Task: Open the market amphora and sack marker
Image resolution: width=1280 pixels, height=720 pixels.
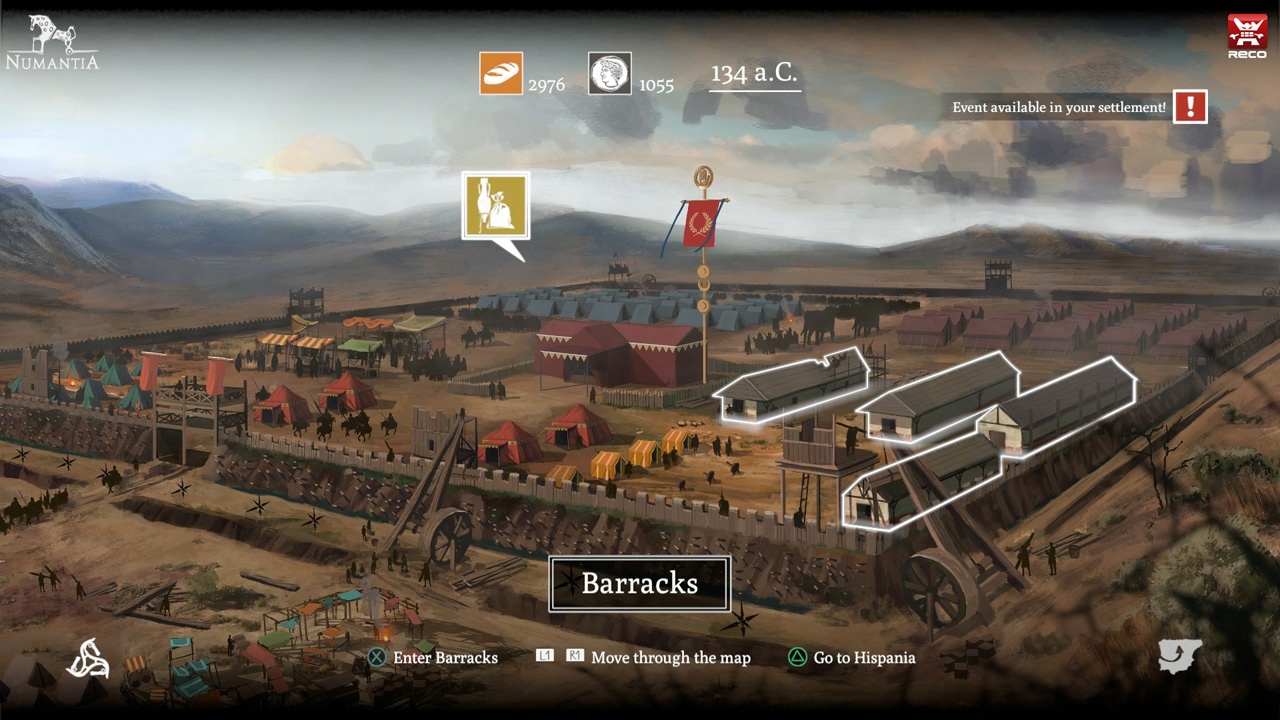Action: 496,206
